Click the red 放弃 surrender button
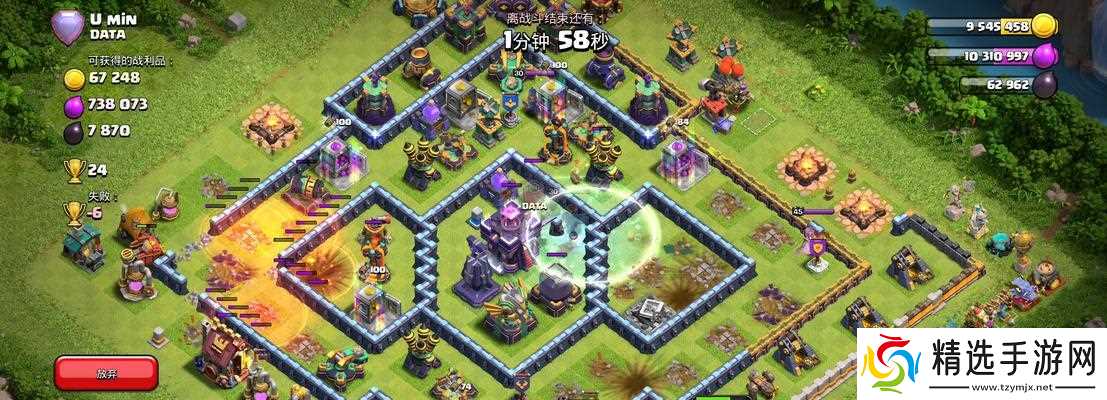Viewport: 1107px width, 400px height. point(106,372)
